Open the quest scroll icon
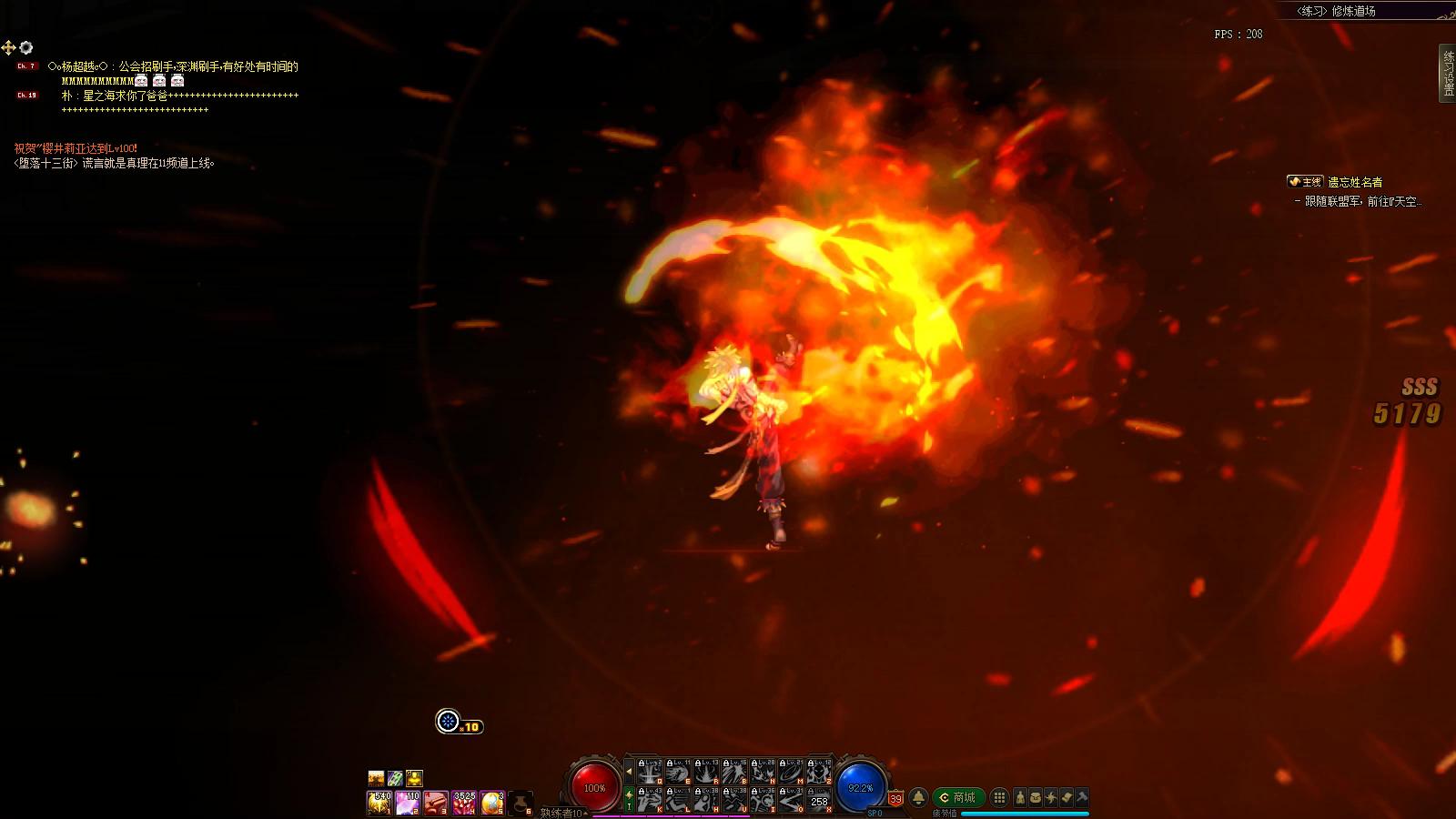The height and width of the screenshot is (819, 1456). click(1067, 797)
